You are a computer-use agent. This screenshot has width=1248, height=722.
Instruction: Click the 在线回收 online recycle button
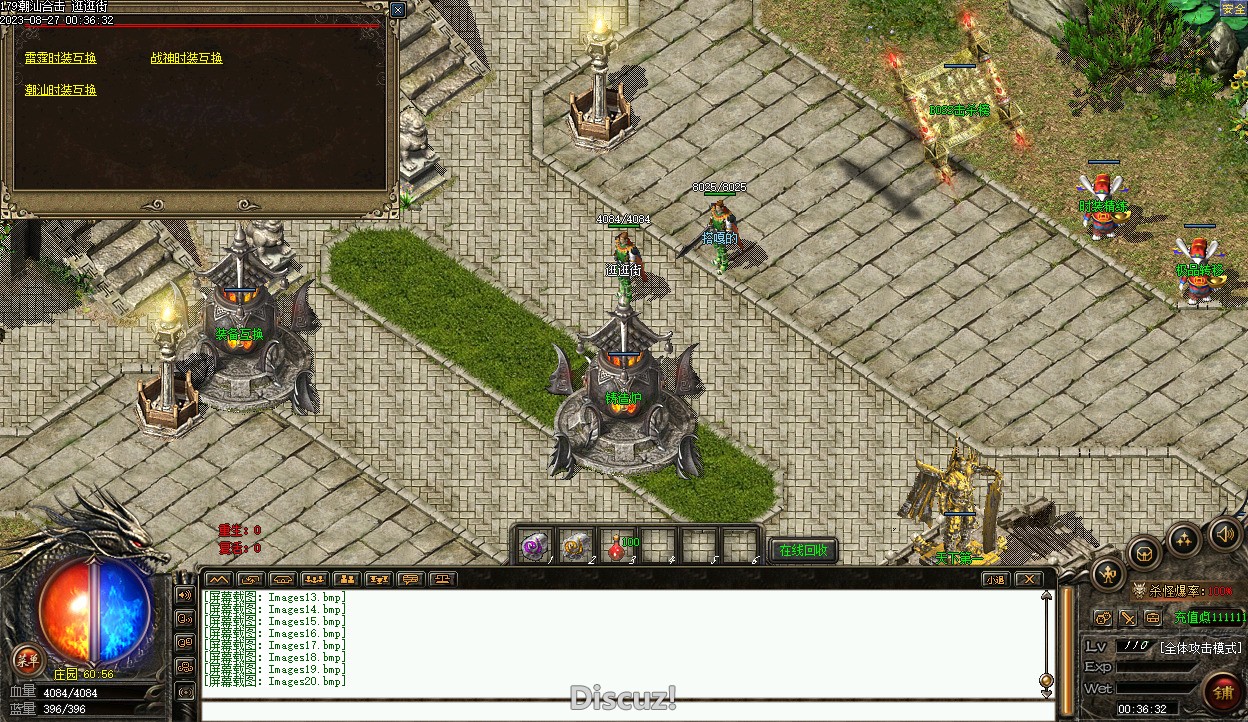click(803, 550)
